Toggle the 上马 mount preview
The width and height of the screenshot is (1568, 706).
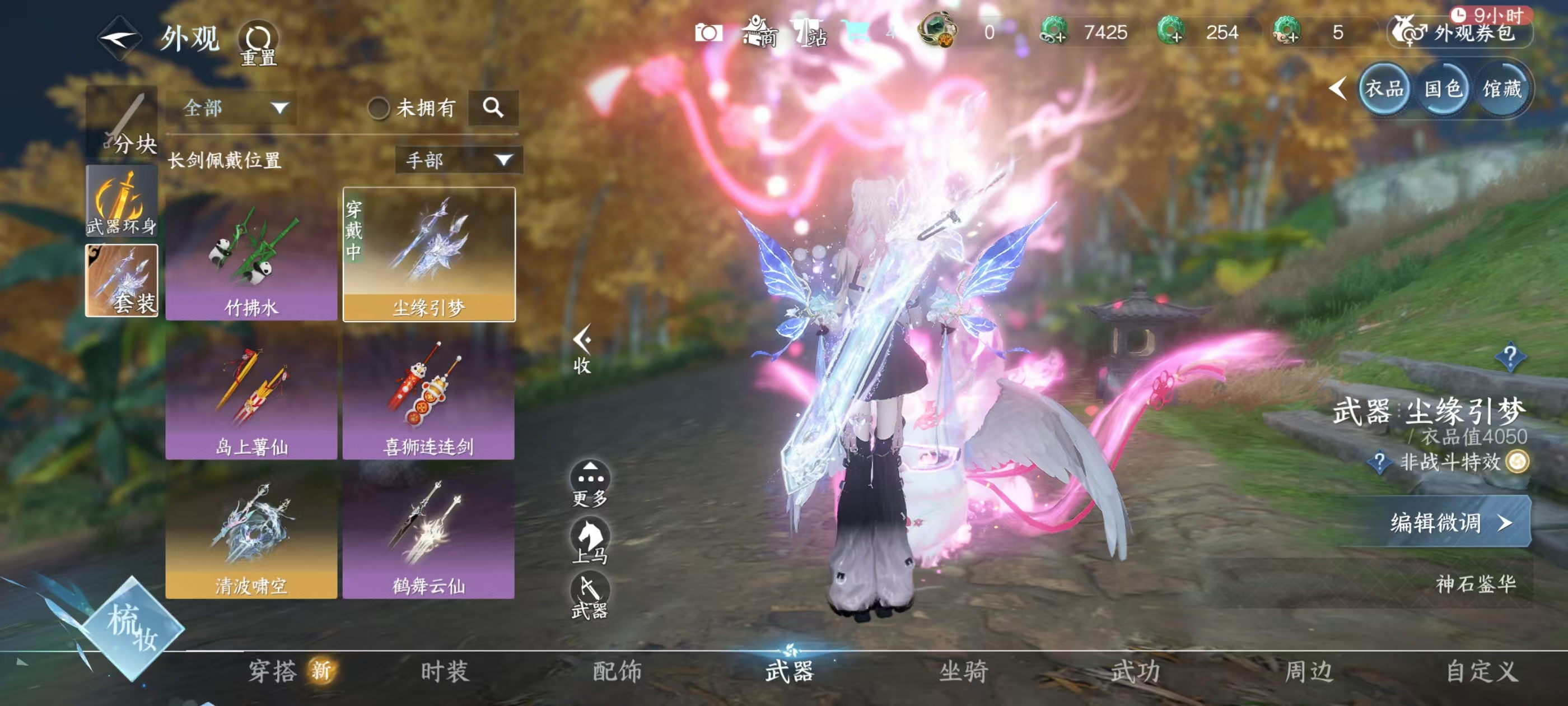(589, 540)
